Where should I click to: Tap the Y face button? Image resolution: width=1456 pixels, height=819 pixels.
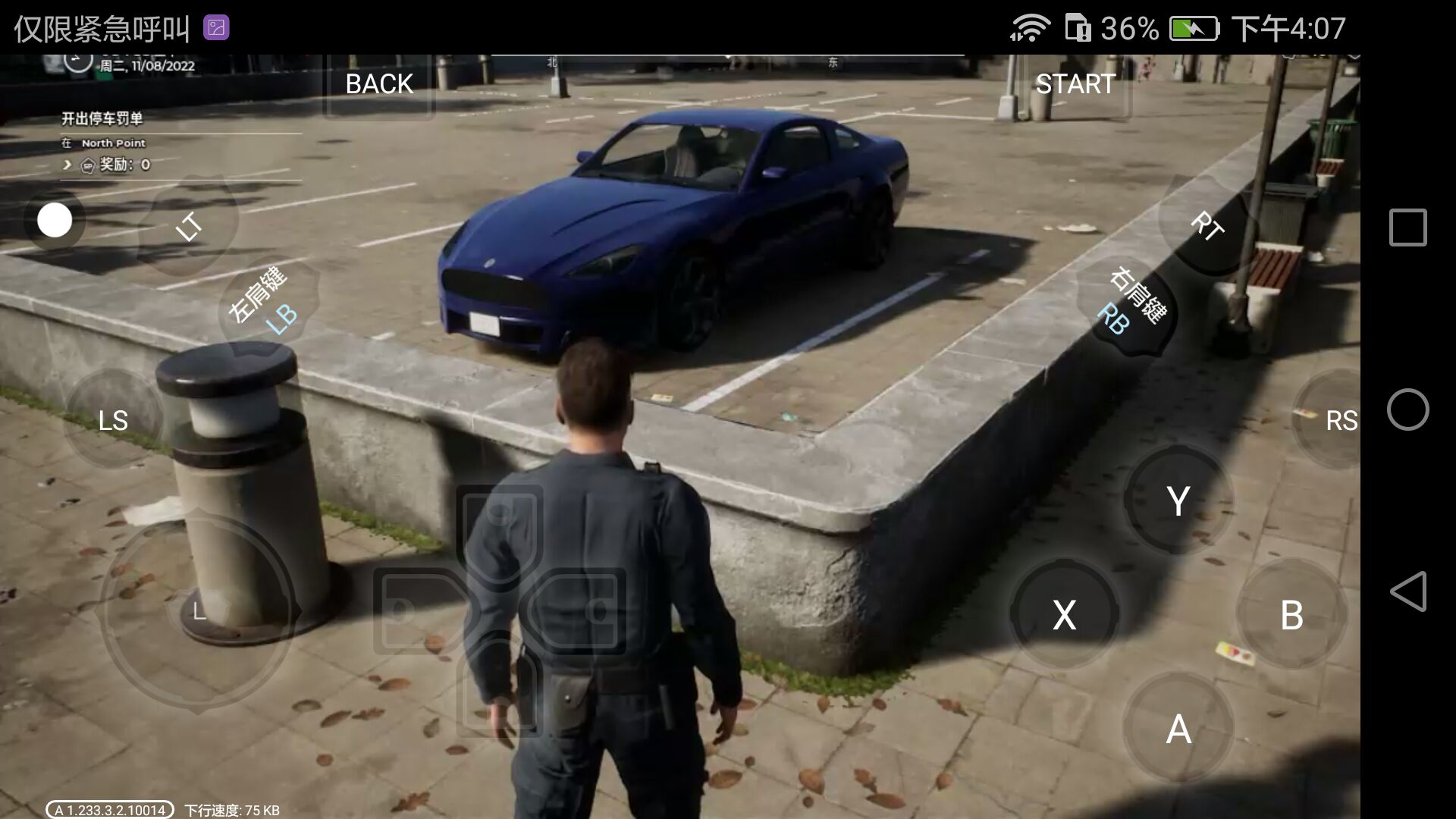pyautogui.click(x=1178, y=500)
